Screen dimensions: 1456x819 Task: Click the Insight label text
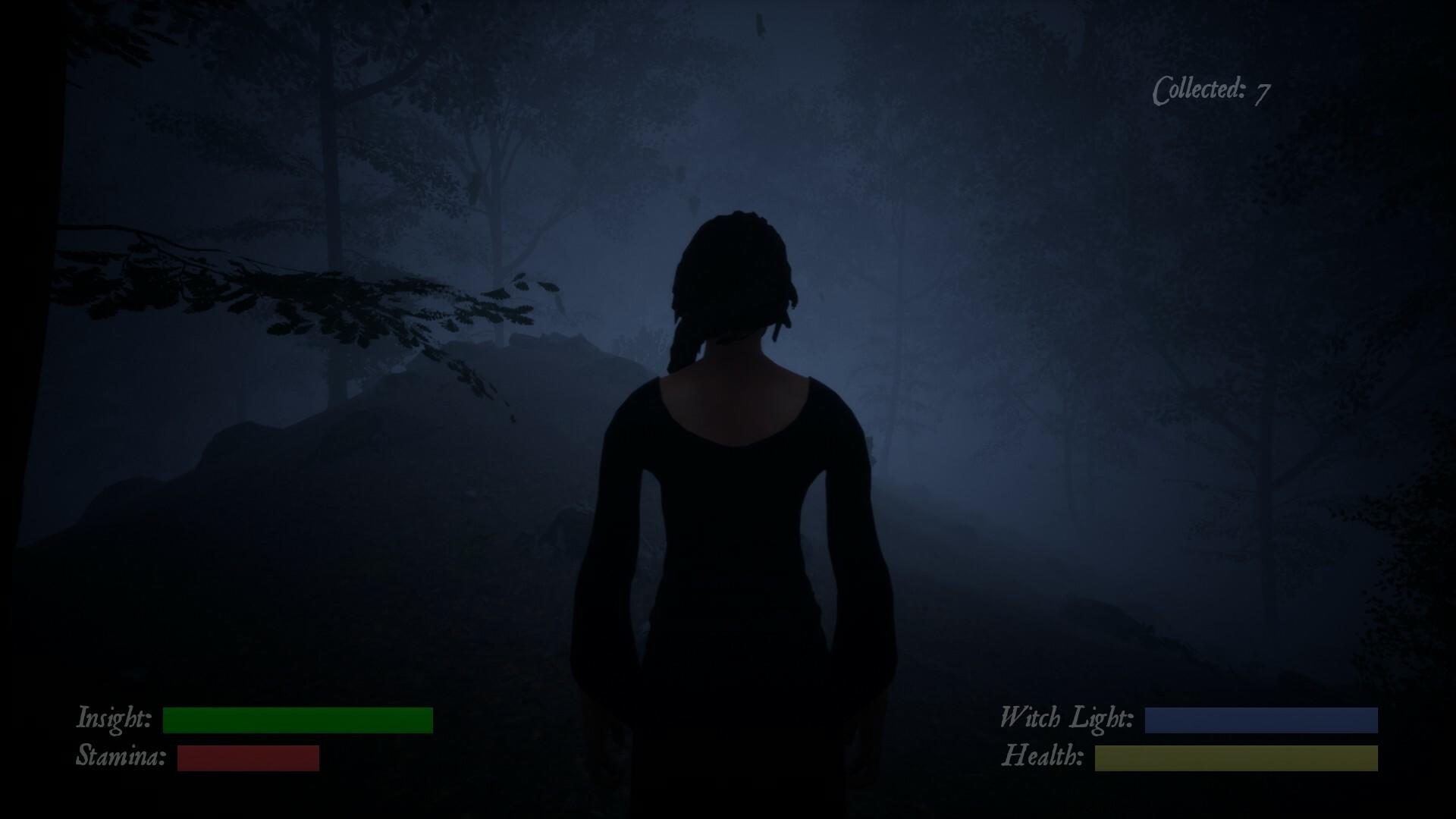coord(114,718)
